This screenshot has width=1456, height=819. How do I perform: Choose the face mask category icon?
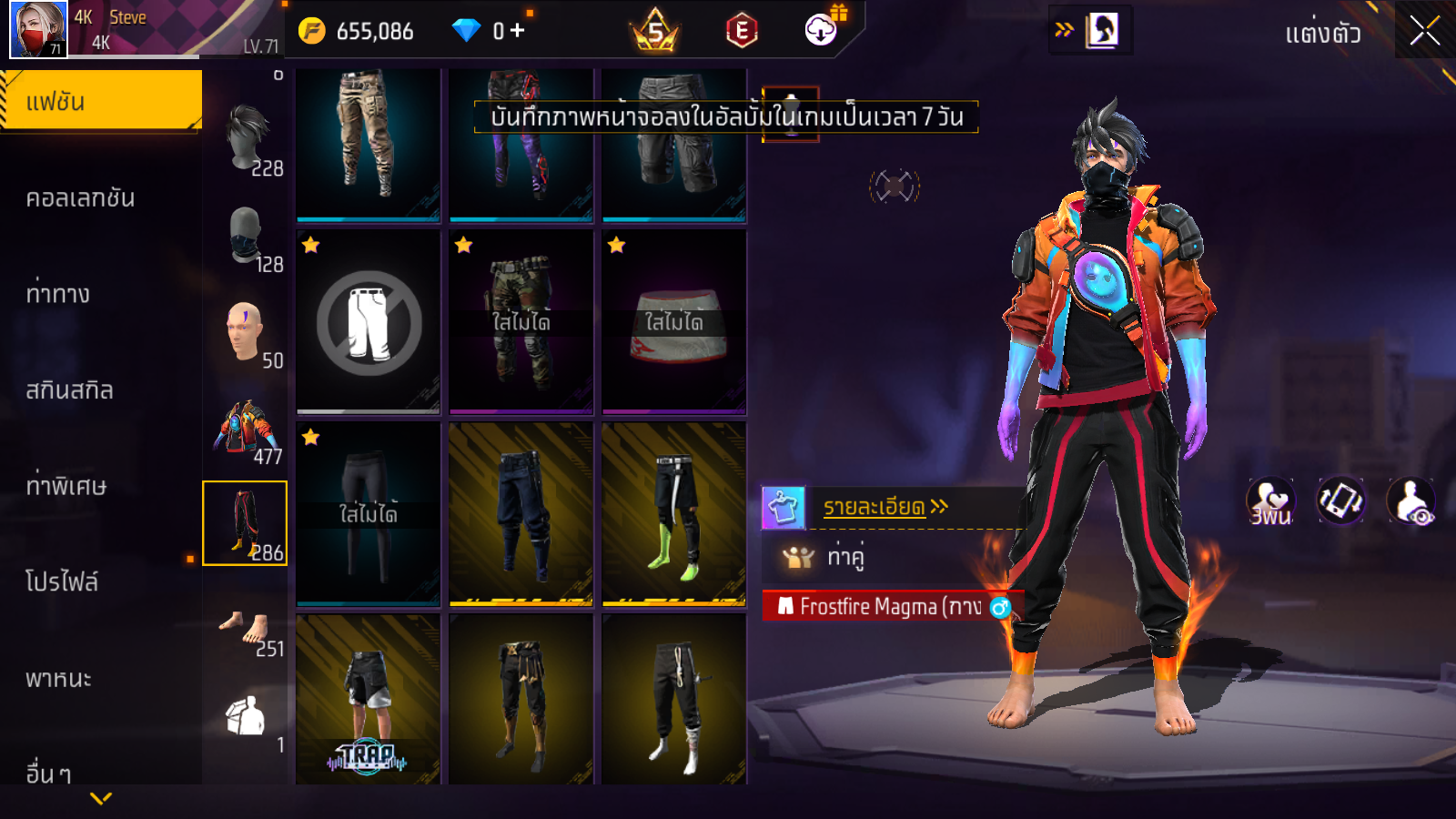point(245,235)
